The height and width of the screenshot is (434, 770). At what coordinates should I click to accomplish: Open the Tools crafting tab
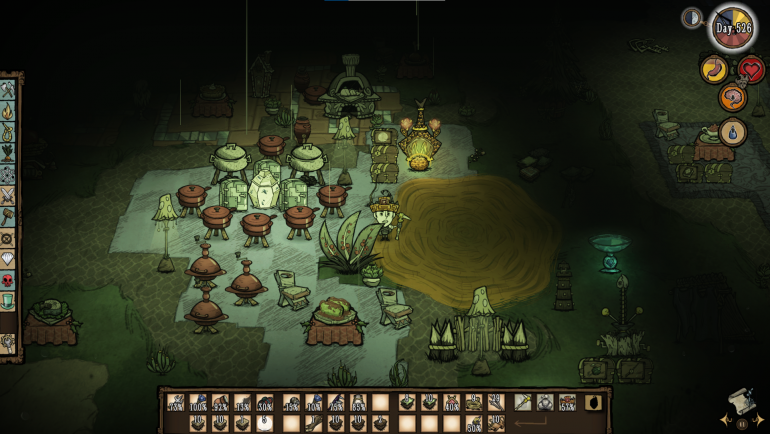point(8,89)
